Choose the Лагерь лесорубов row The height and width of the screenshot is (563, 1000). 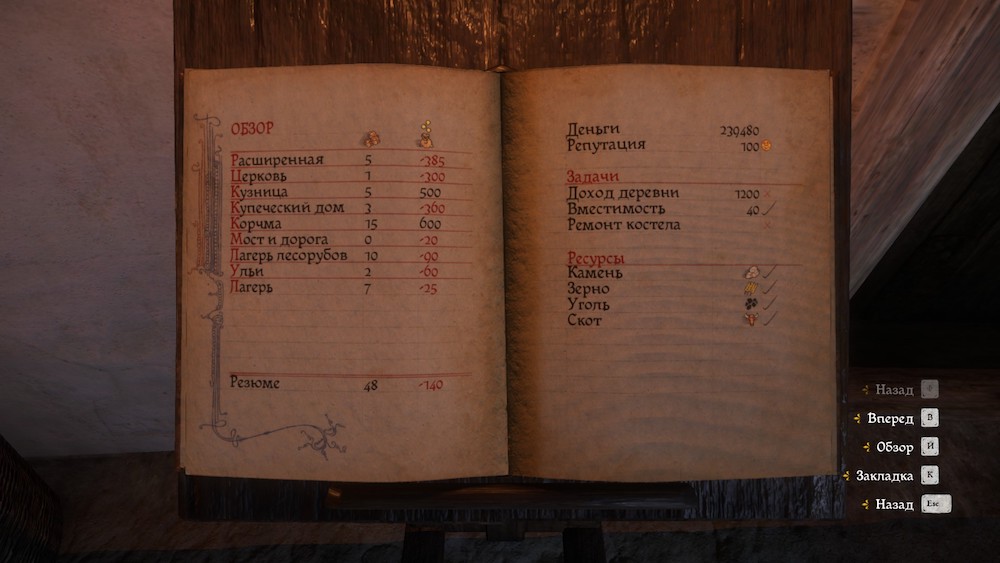tap(289, 256)
